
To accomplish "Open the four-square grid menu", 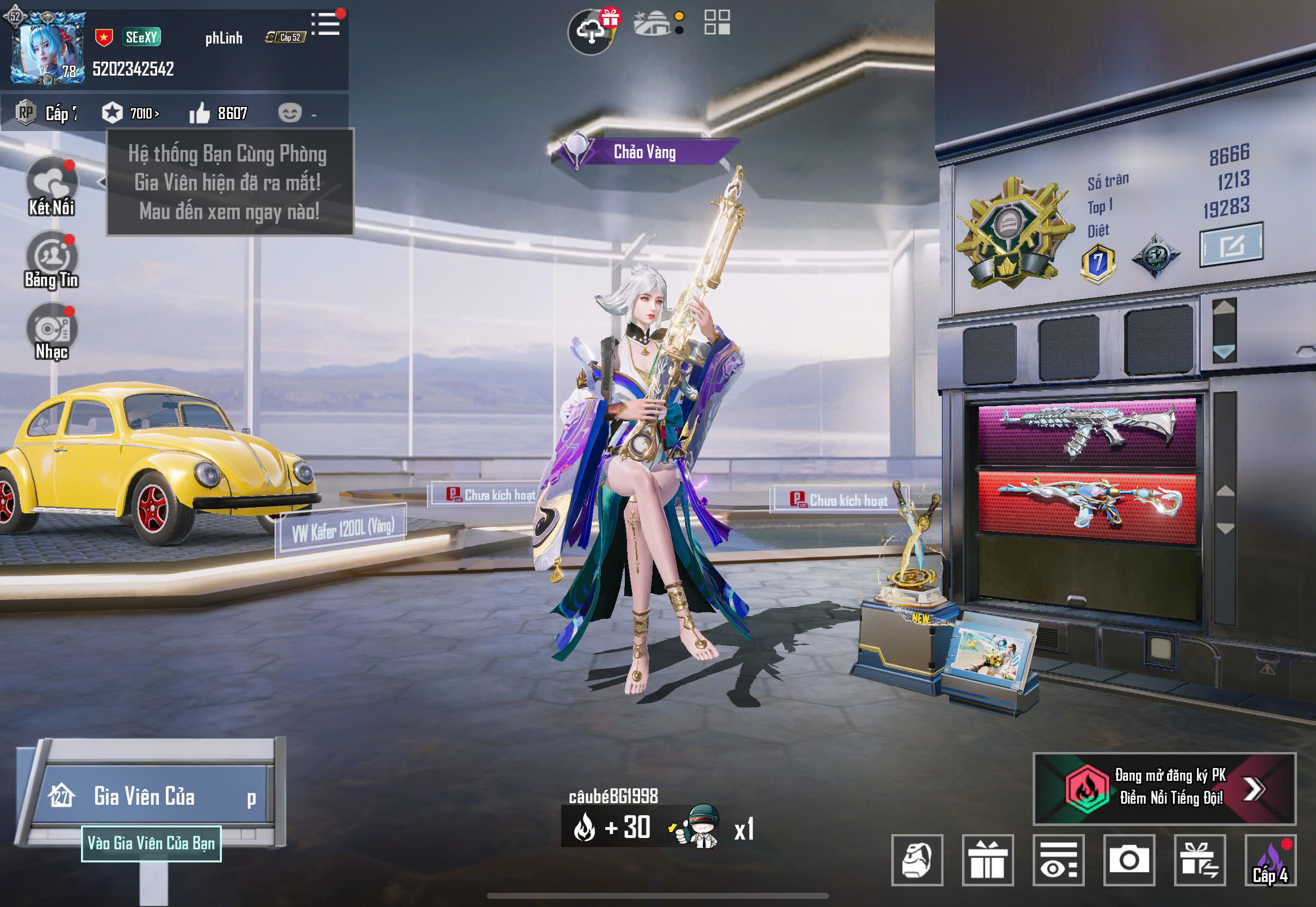I will 717,23.
